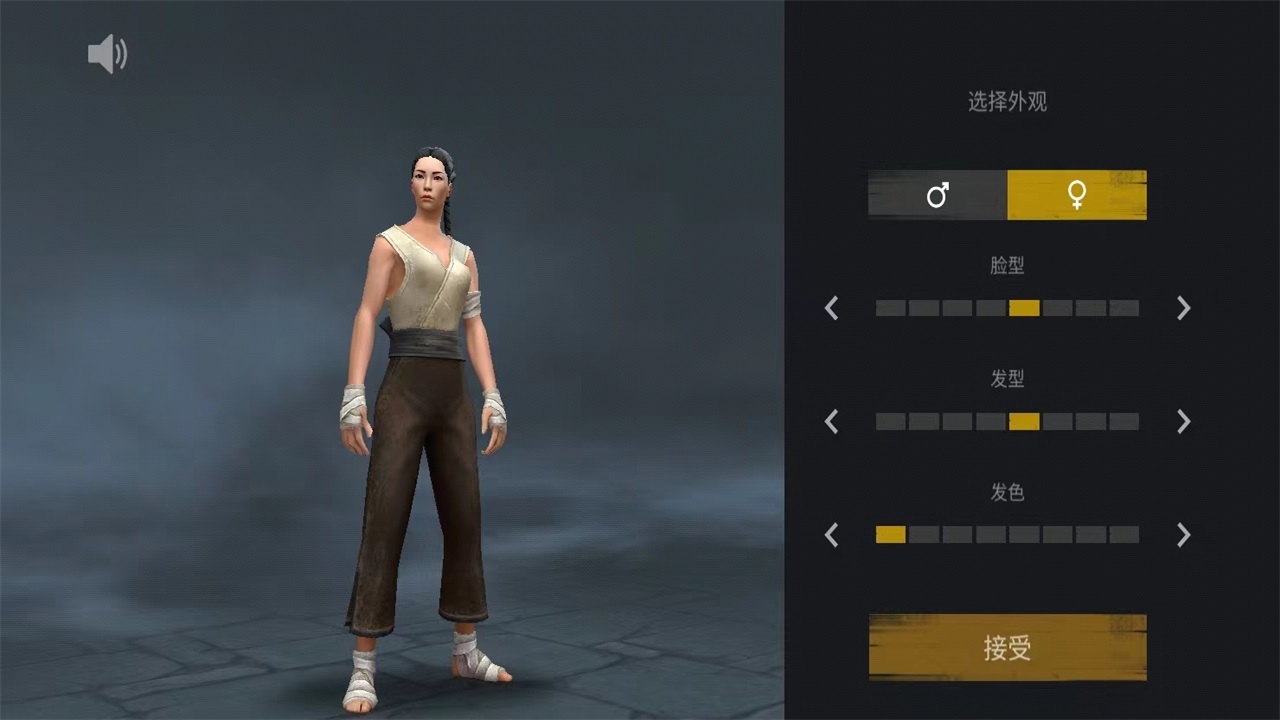This screenshot has width=1280, height=720.
Task: Select the highlighted 脸型 face segment
Action: click(1024, 308)
